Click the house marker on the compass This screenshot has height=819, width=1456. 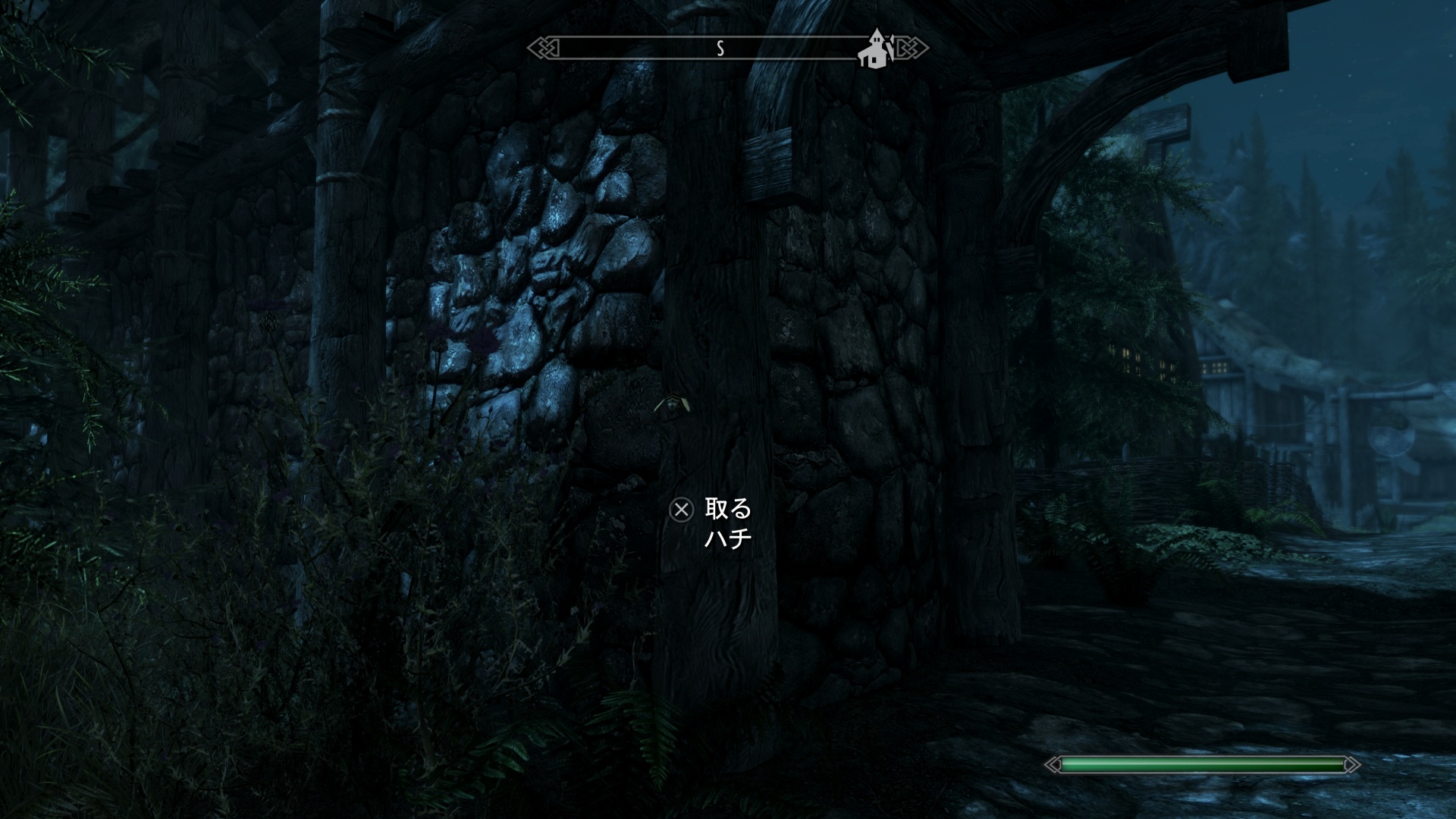pyautogui.click(x=875, y=49)
